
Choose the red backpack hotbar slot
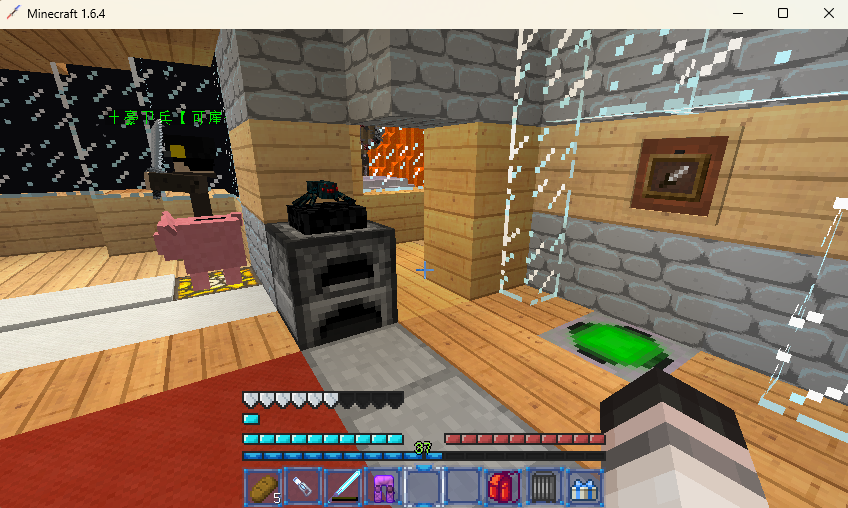pos(501,488)
